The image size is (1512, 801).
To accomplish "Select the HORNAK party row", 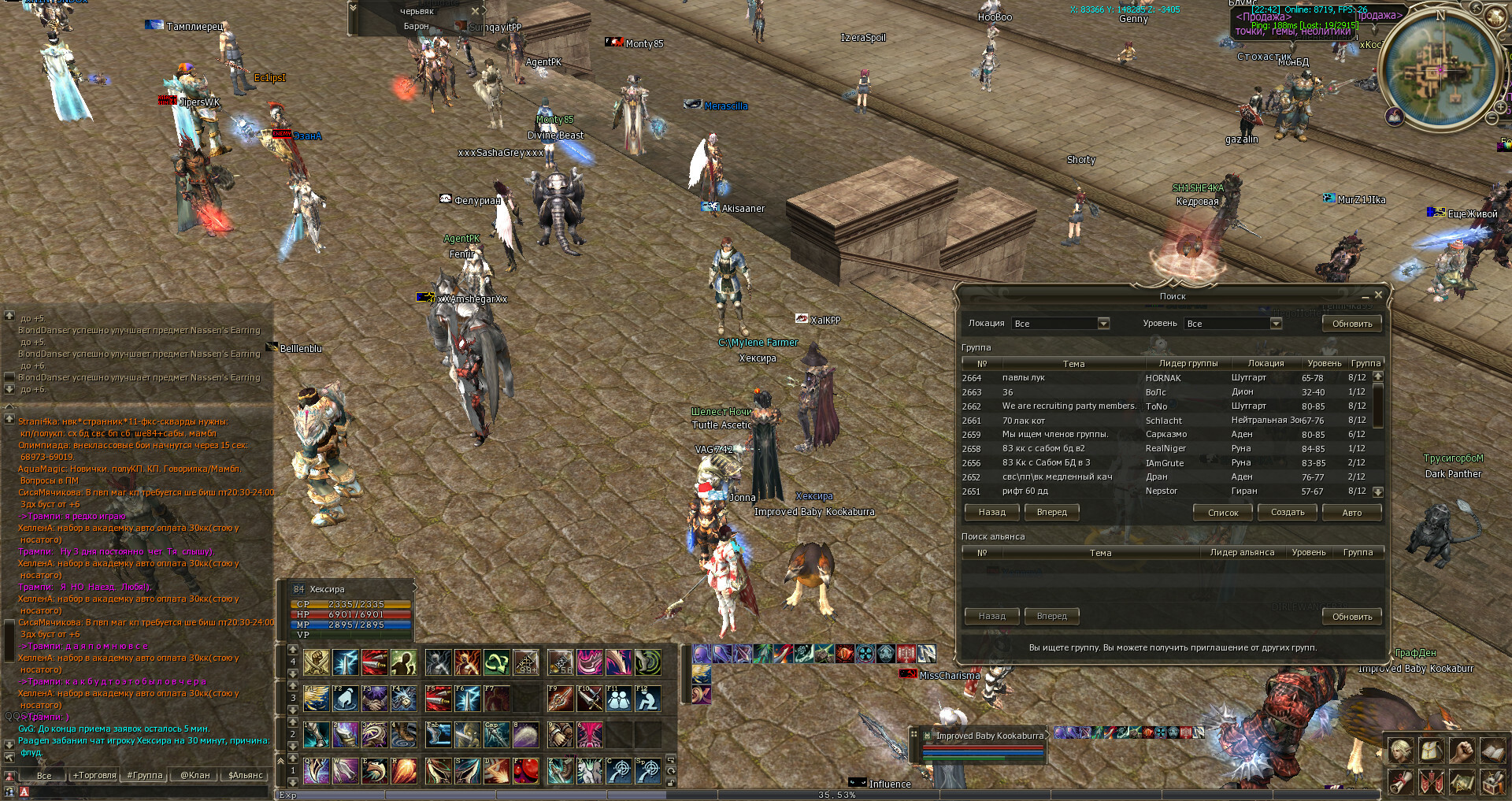I will pos(1165,378).
